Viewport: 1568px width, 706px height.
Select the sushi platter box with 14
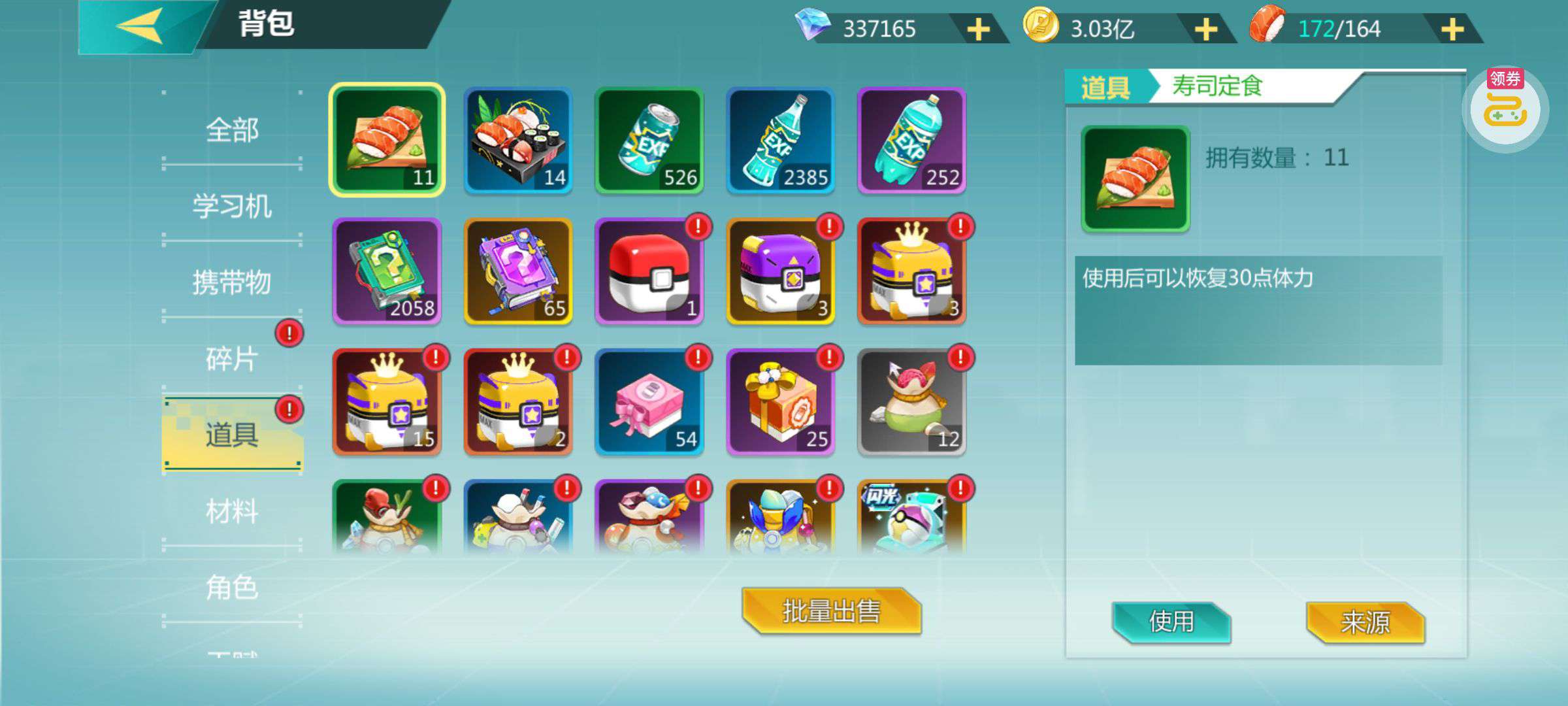pos(518,141)
